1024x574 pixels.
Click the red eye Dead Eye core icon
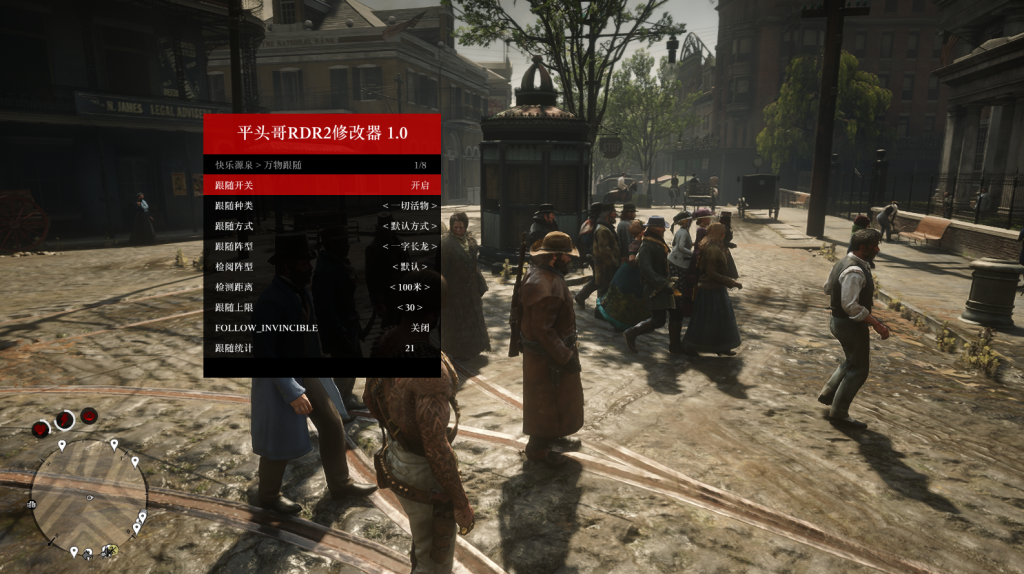[x=89, y=416]
